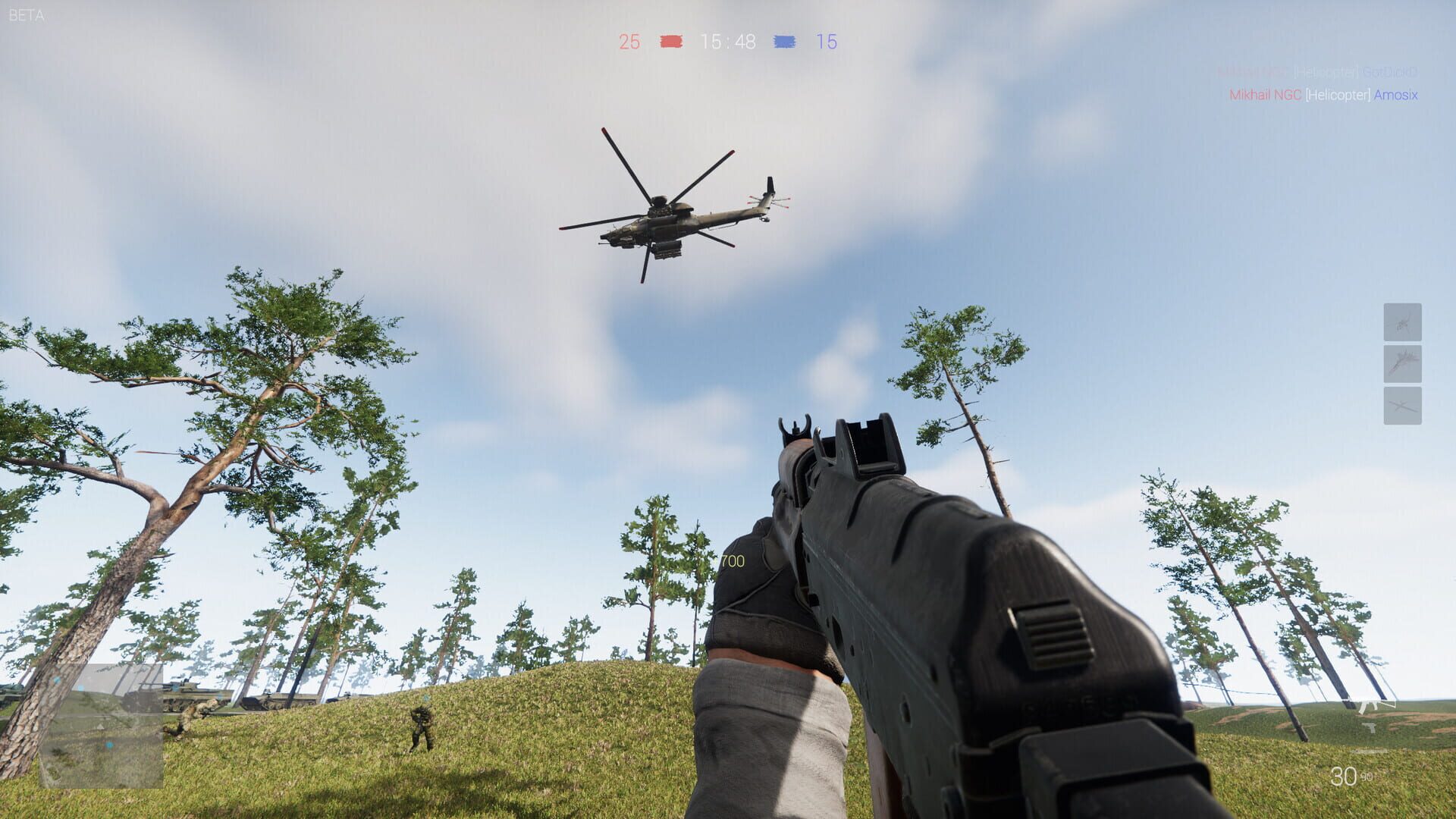Click the soldier marker on the minimap
The height and width of the screenshot is (819, 1456).
[x=110, y=745]
